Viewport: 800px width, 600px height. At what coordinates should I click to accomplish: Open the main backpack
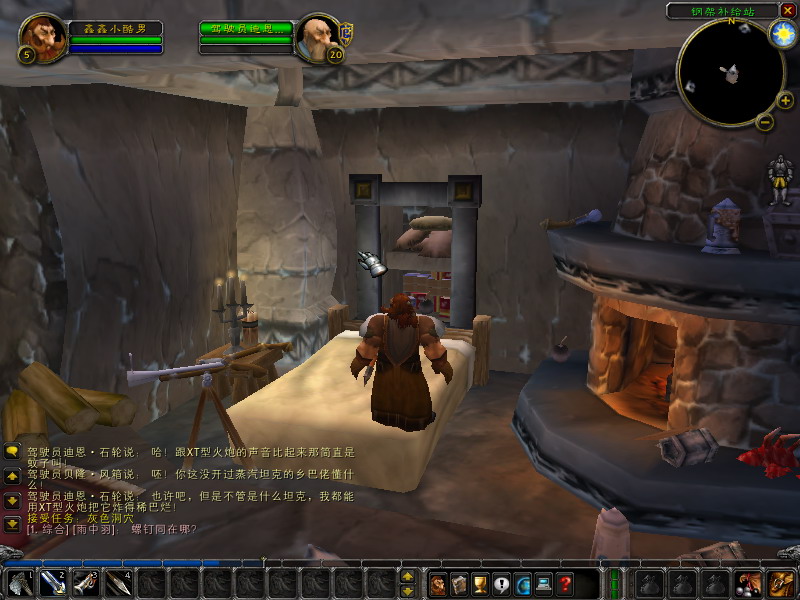pyautogui.click(x=779, y=583)
